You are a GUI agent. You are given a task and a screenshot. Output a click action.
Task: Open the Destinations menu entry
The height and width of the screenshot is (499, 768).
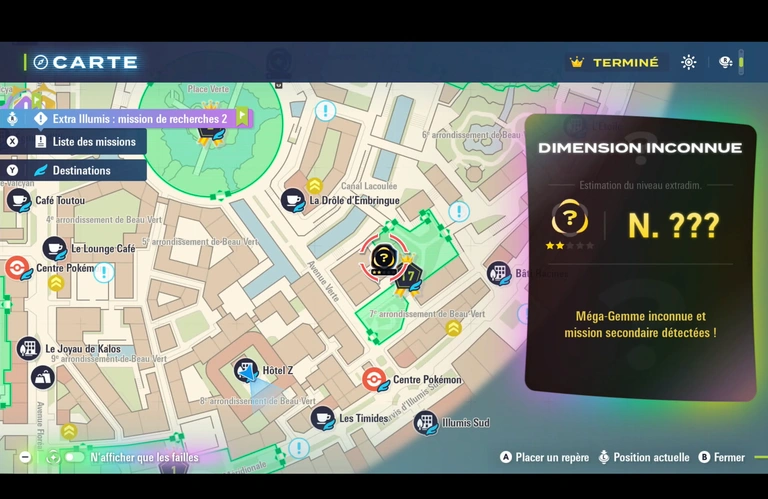coord(82,171)
